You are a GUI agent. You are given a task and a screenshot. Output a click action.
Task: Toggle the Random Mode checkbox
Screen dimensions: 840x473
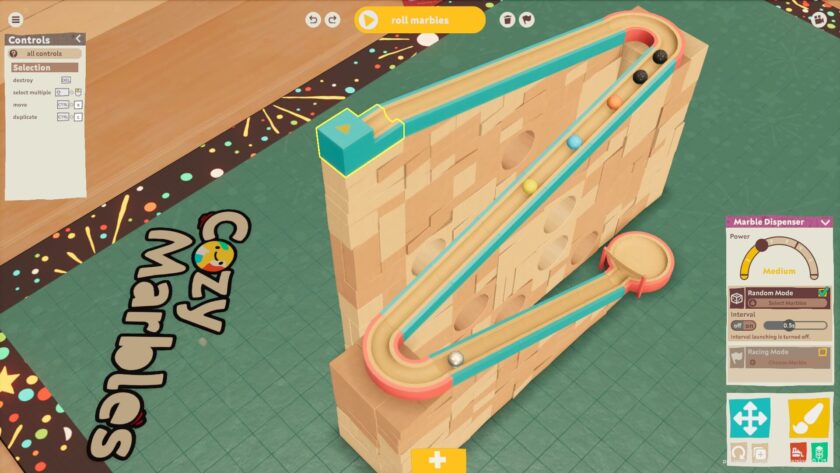pos(822,293)
